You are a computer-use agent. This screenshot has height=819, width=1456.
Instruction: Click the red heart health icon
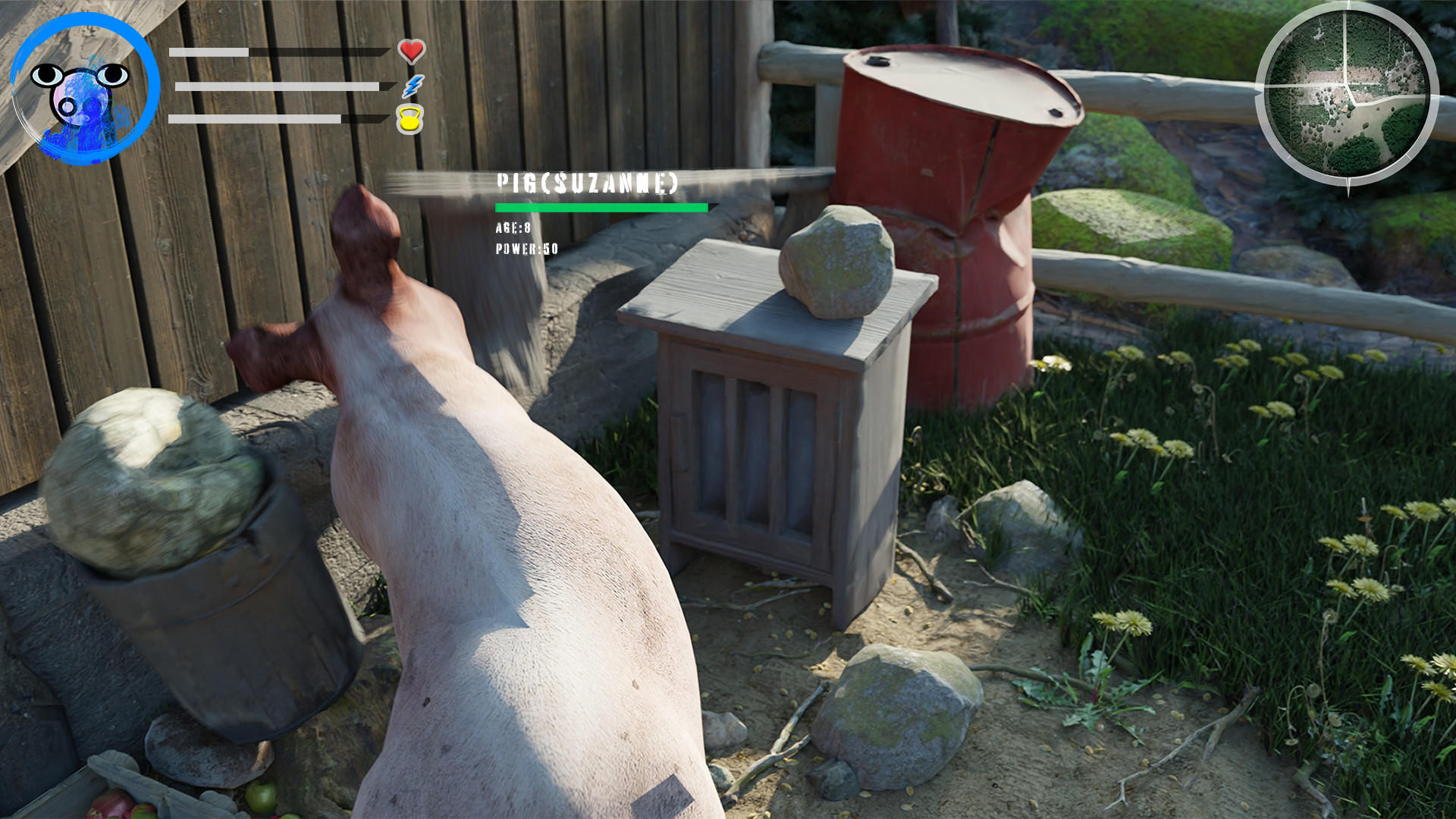(x=410, y=52)
